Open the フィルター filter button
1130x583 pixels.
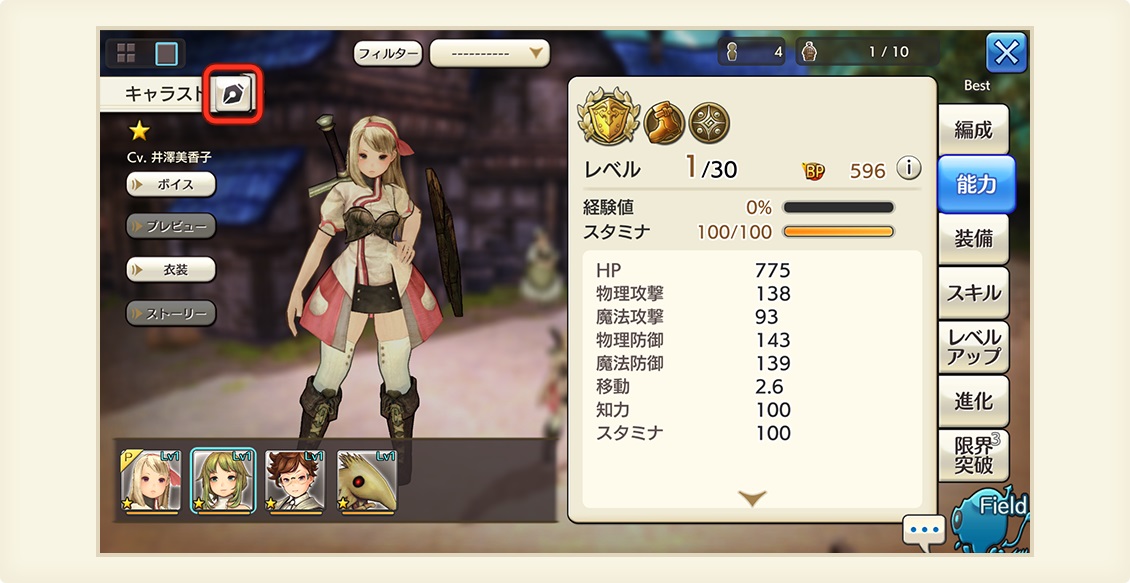click(x=388, y=53)
